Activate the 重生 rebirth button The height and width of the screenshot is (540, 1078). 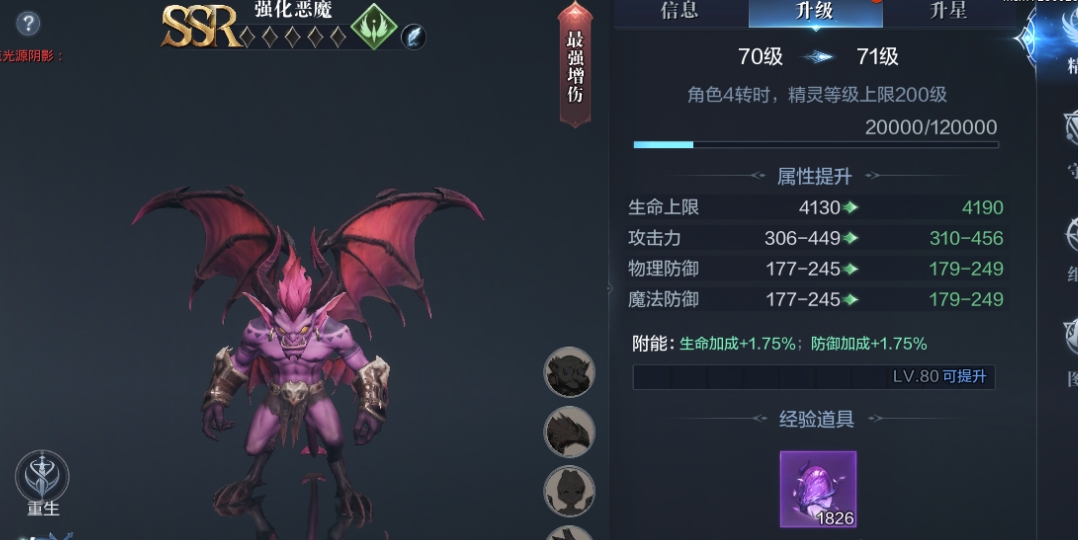point(43,484)
